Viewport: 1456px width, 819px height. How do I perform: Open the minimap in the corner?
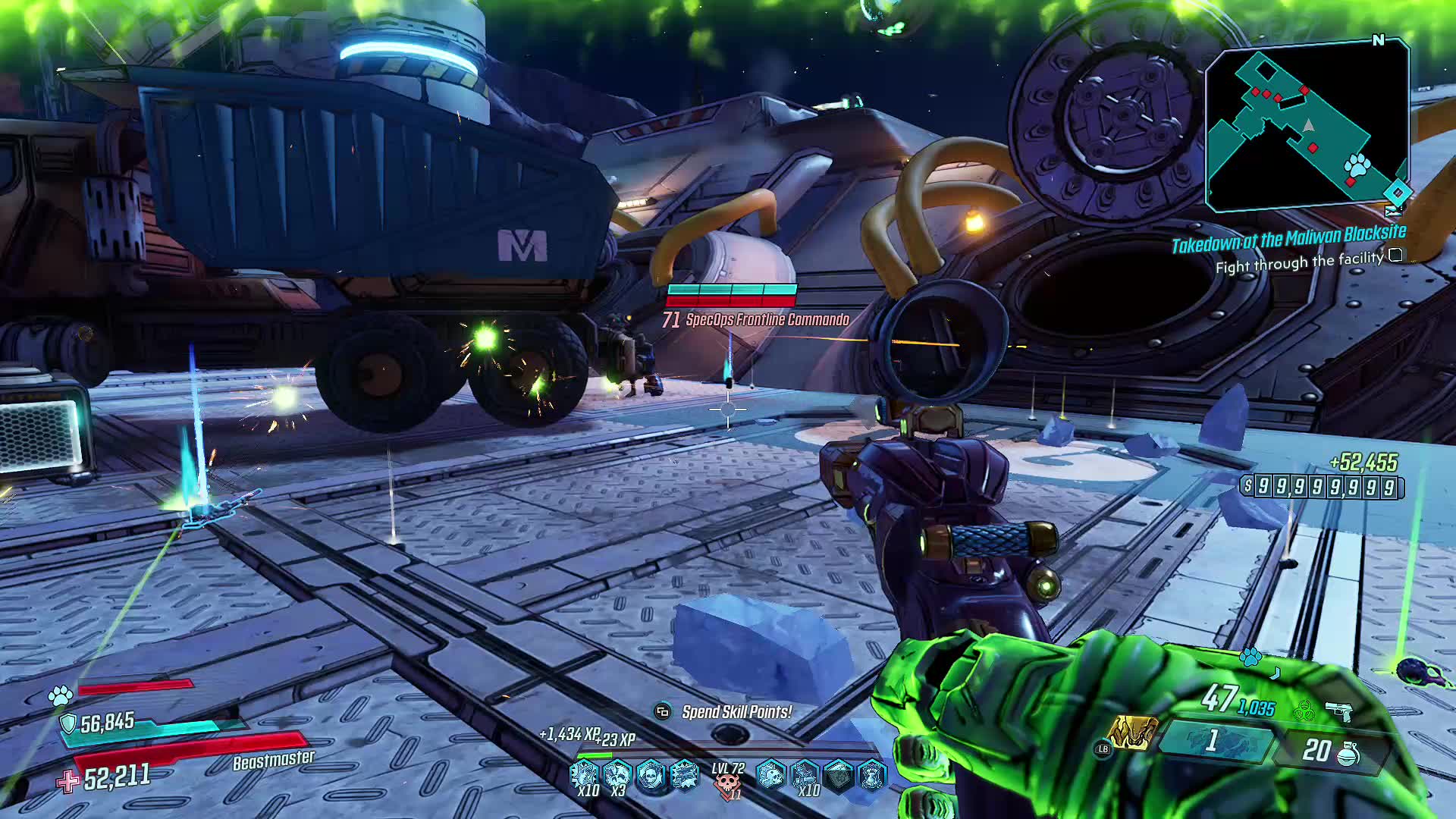point(1307,127)
